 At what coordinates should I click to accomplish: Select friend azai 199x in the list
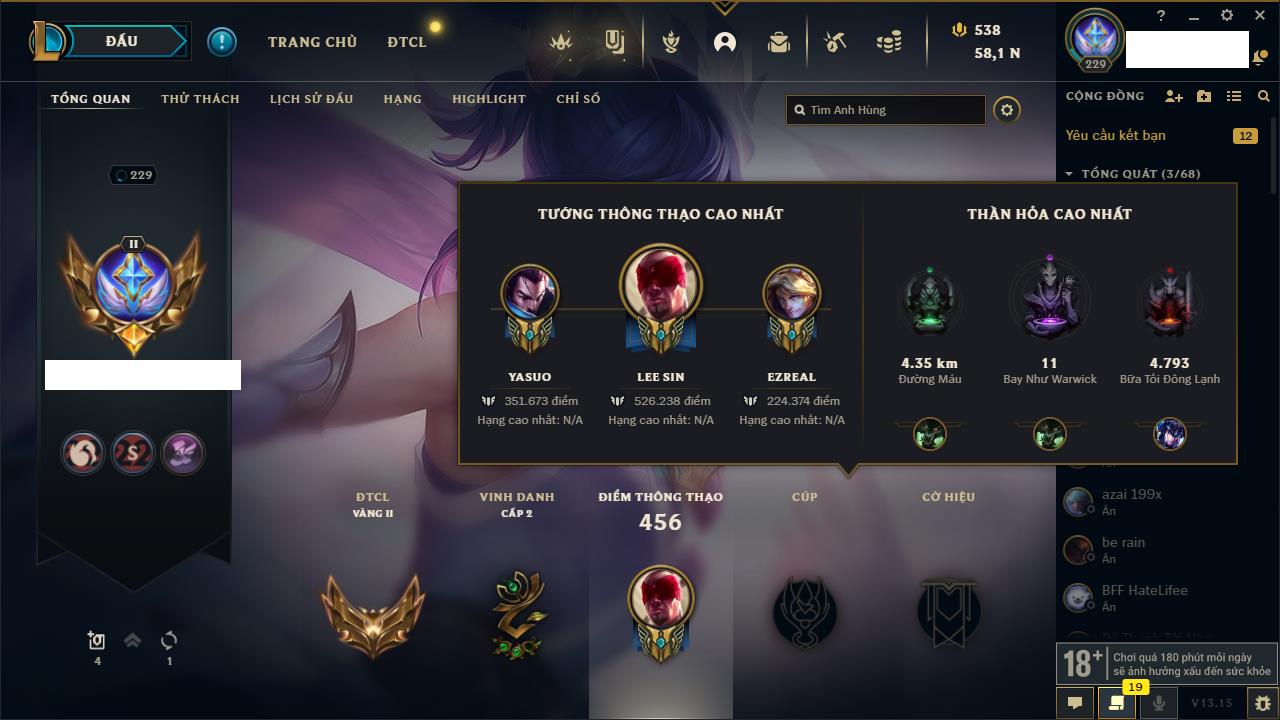tap(1131, 495)
